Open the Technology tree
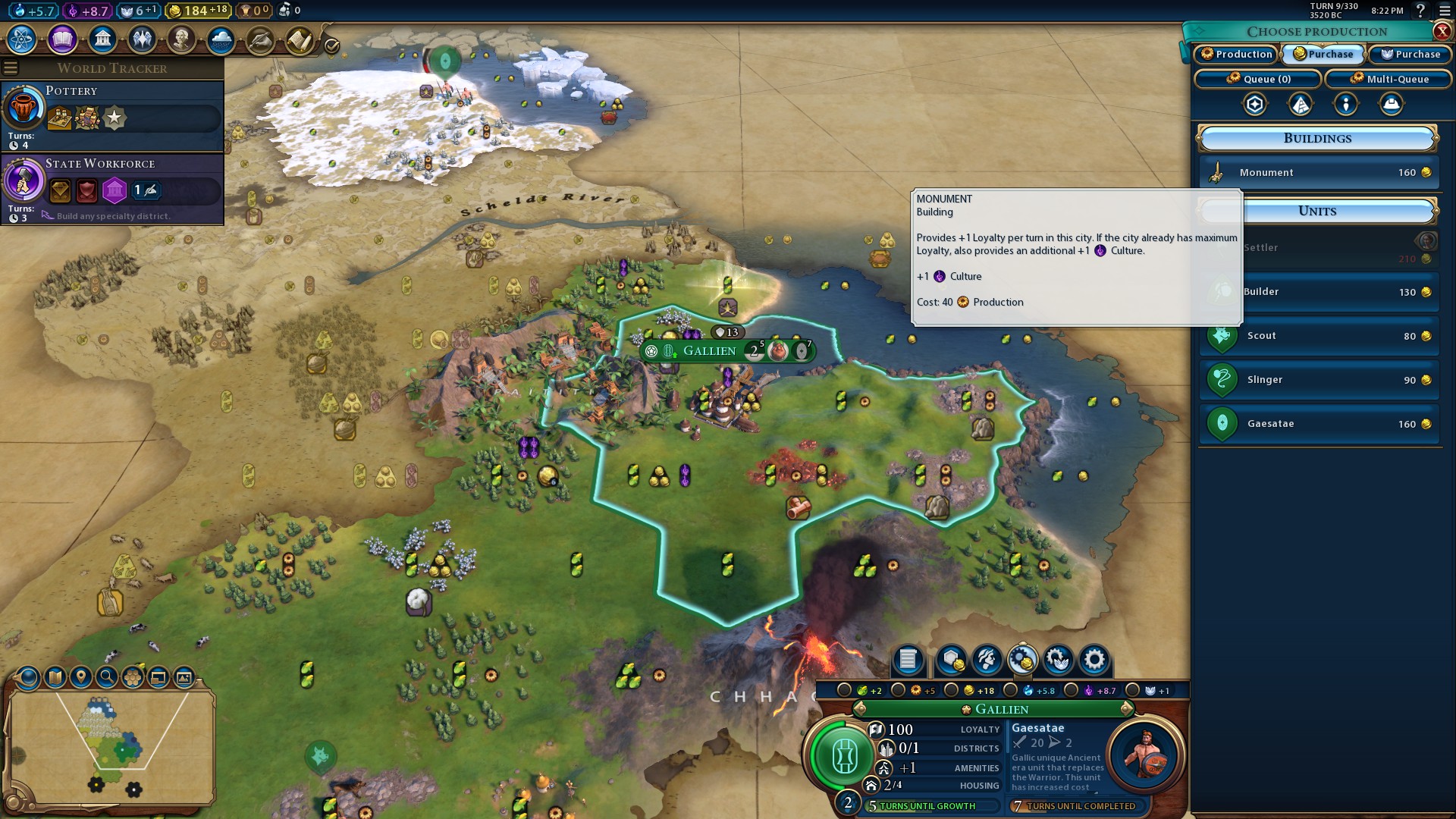 coord(22,39)
